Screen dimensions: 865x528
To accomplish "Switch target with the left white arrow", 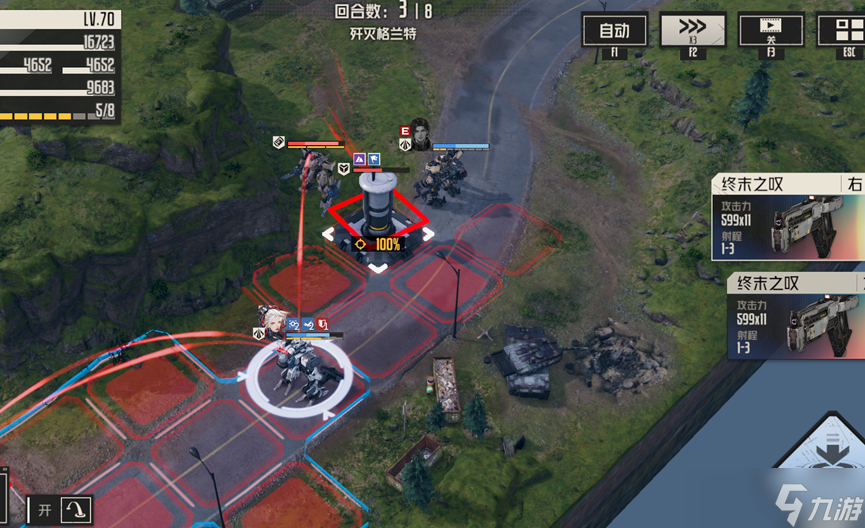I will tap(328, 235).
